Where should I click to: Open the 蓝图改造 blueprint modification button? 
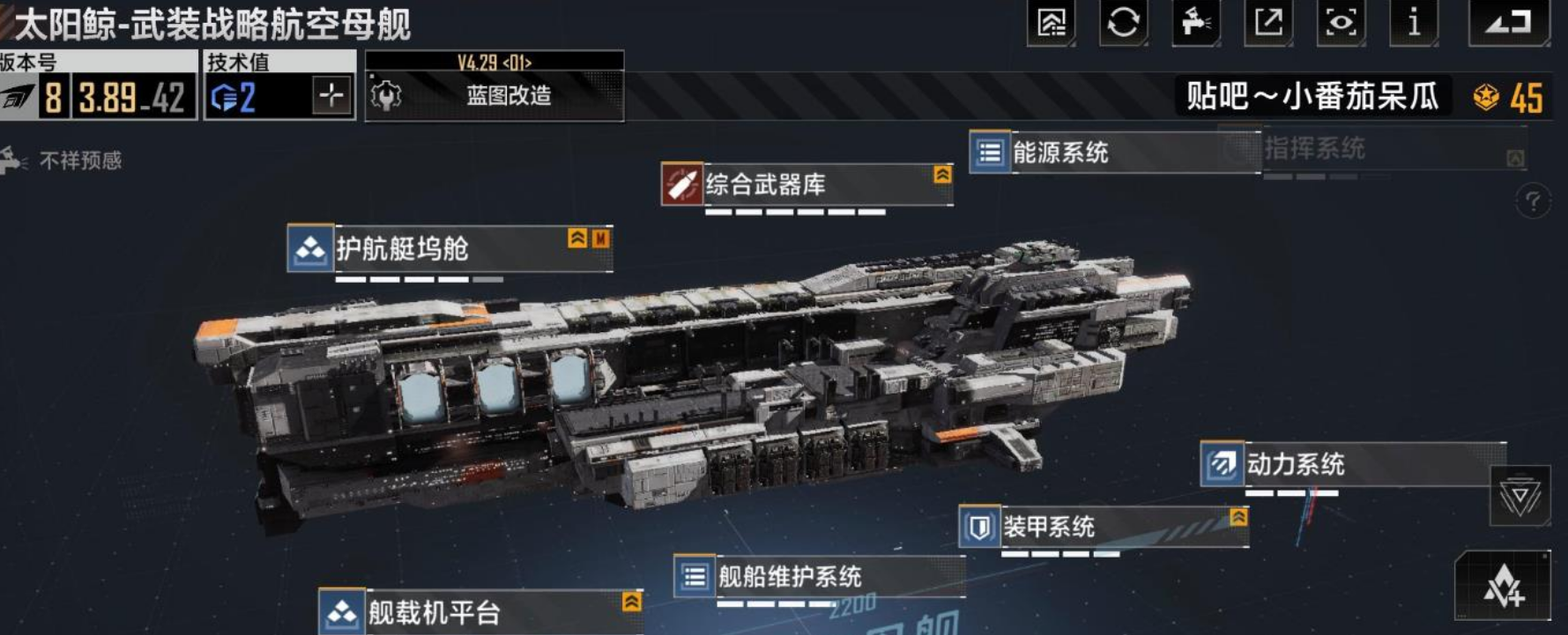tap(494, 95)
